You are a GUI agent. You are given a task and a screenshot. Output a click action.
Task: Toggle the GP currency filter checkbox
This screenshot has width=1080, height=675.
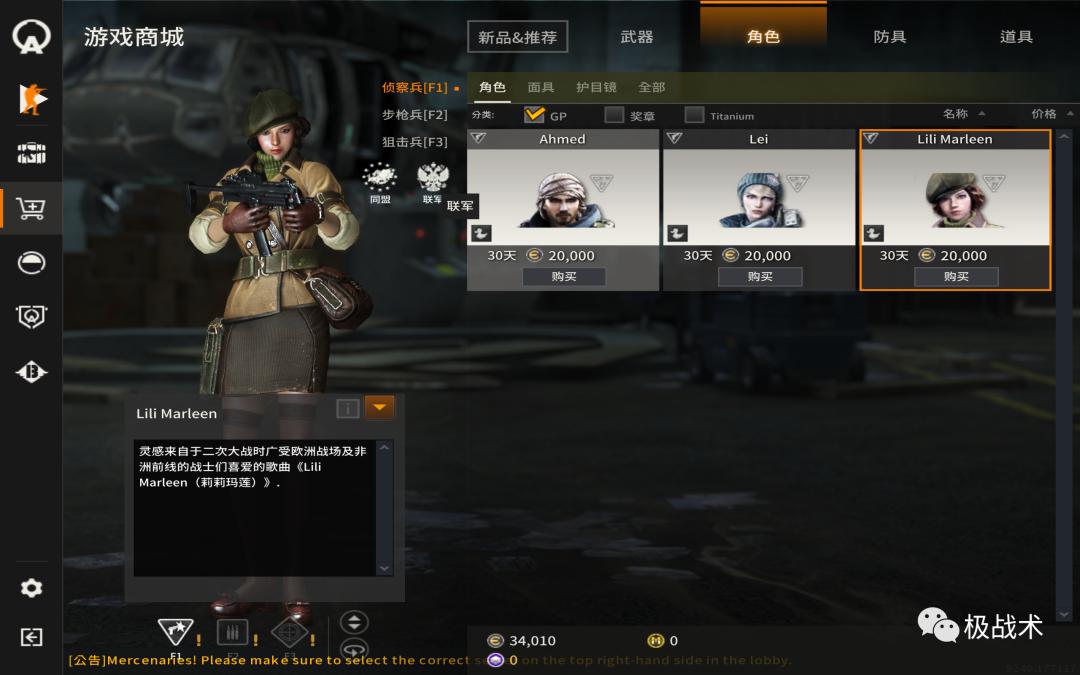(535, 115)
